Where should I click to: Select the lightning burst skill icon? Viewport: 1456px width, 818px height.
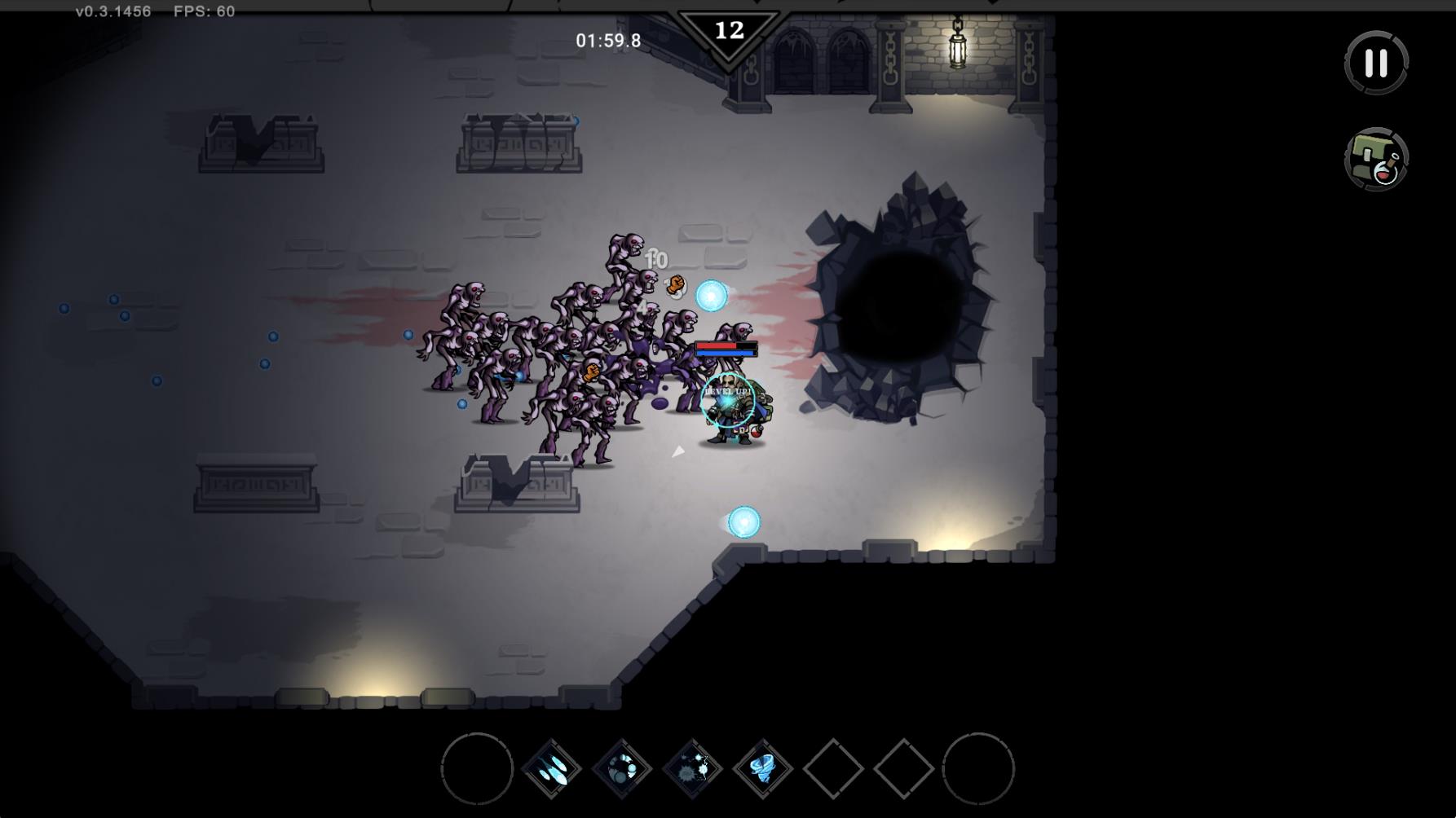pos(692,768)
